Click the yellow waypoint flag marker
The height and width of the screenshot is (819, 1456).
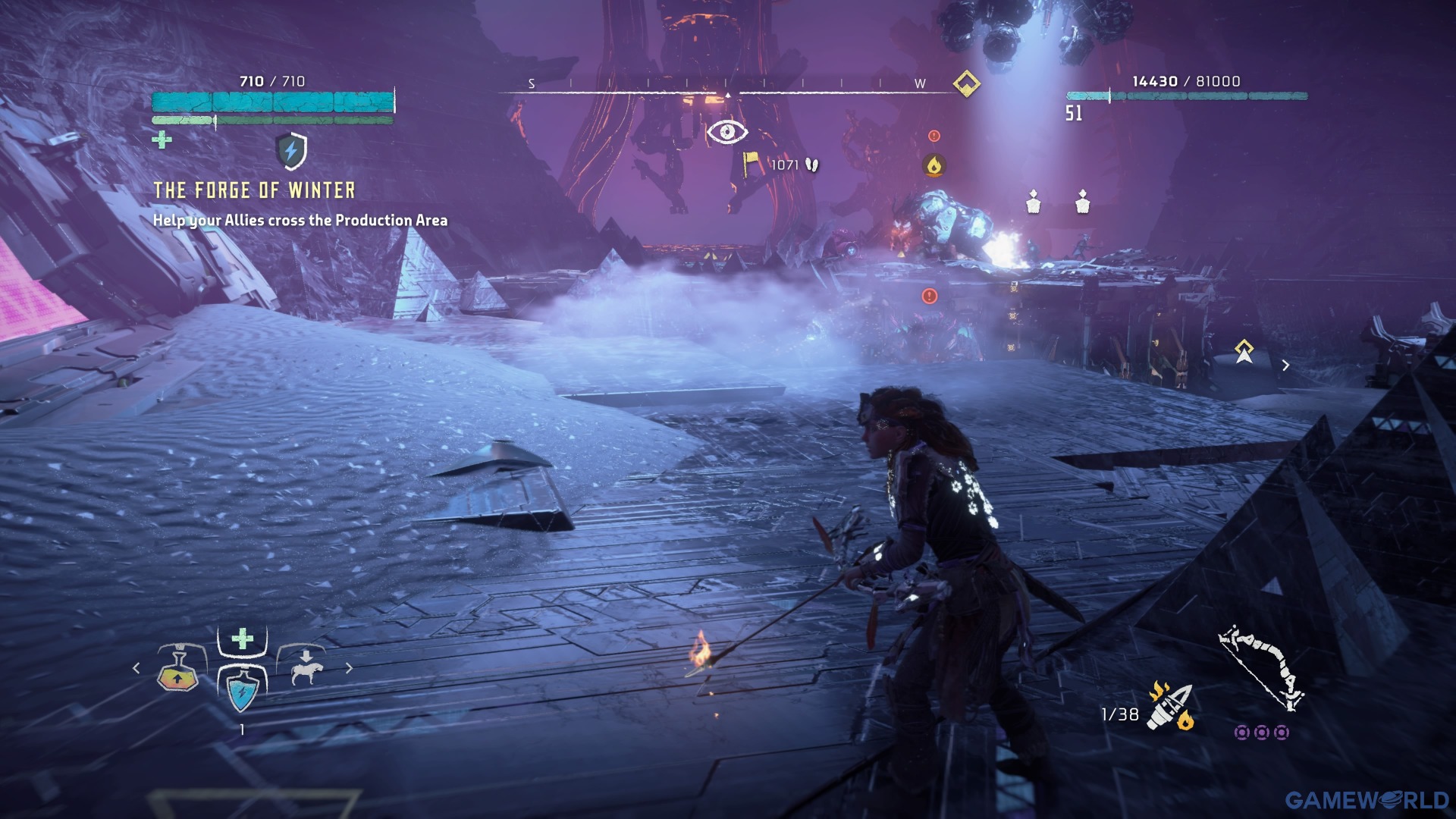(751, 163)
